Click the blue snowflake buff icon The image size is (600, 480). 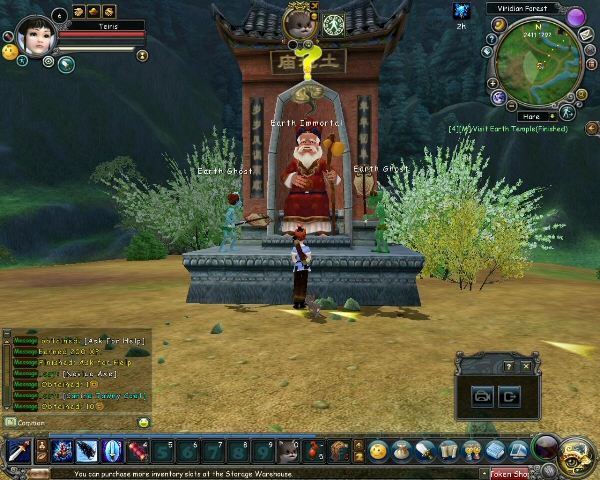(x=462, y=11)
